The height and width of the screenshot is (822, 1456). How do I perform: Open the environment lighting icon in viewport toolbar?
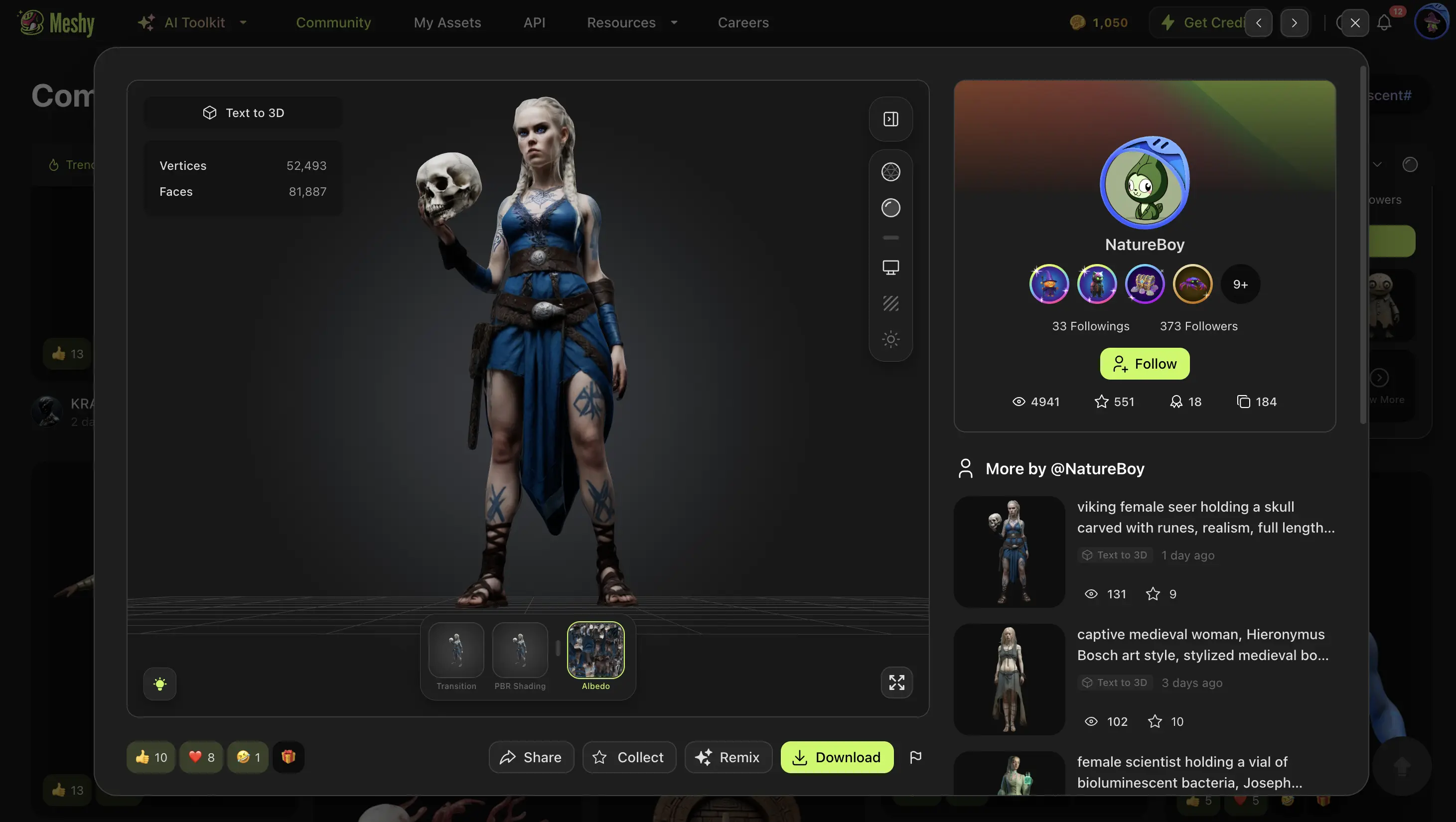click(x=890, y=339)
